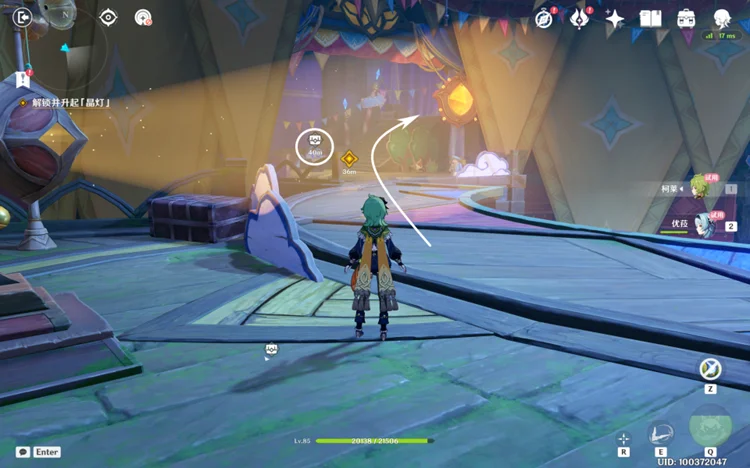Open the Paimon menu head icon
This screenshot has height=468, width=750.
(x=722, y=18)
